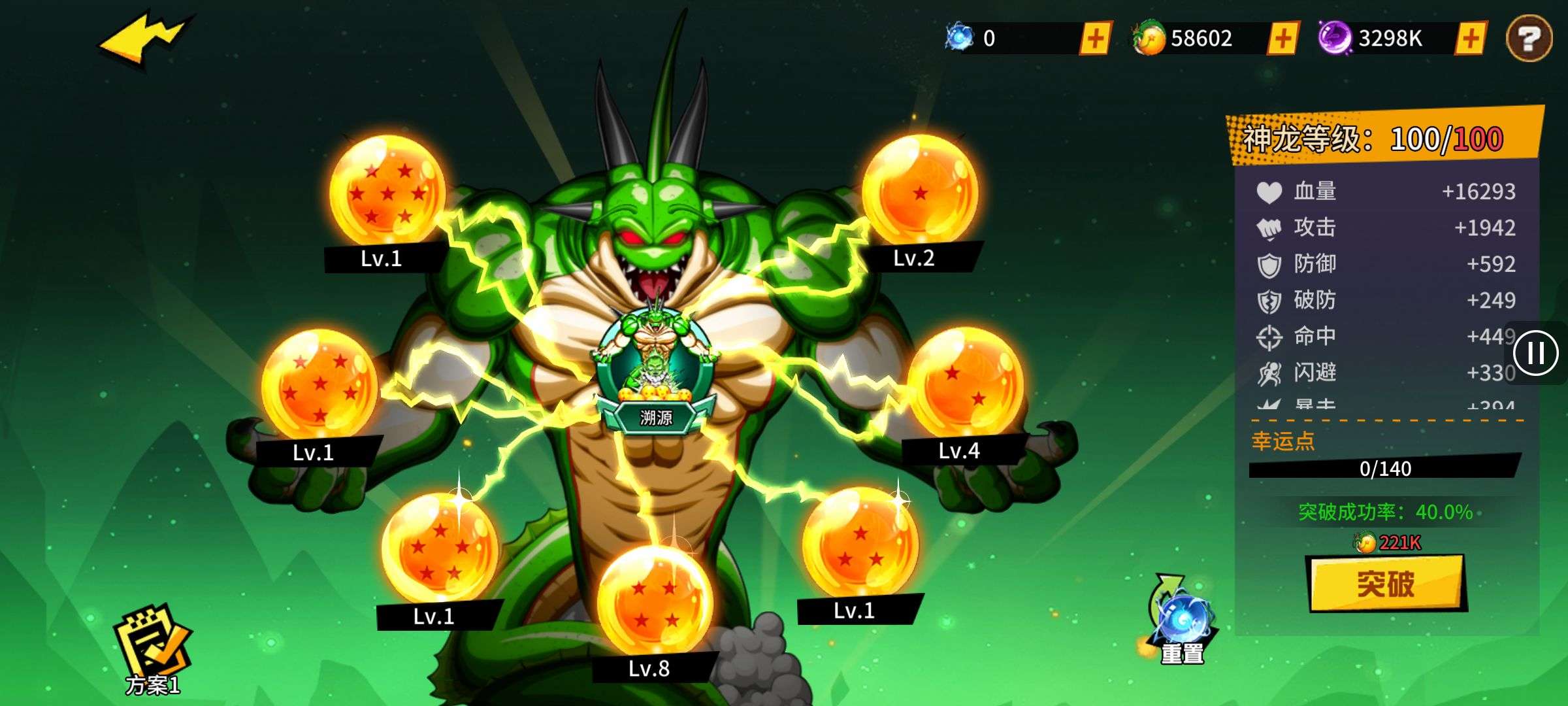Select the one-star dragon ball Lv.2
1568x706 pixels.
pos(920,191)
